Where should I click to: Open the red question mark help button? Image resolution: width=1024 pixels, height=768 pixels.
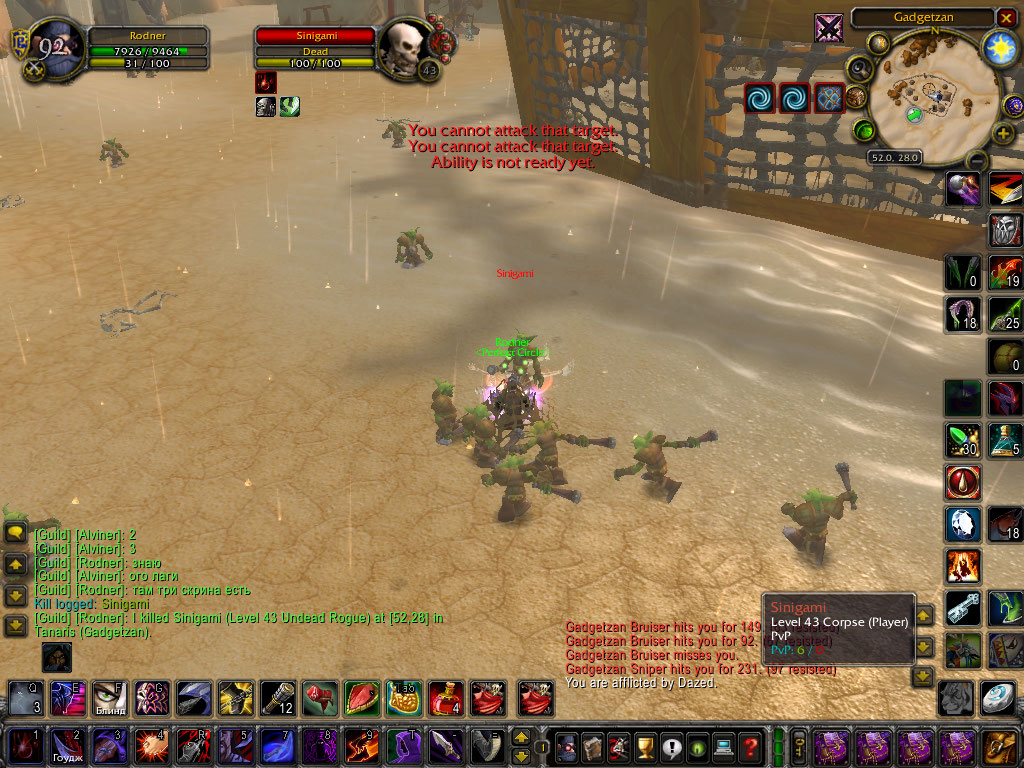(x=750, y=746)
